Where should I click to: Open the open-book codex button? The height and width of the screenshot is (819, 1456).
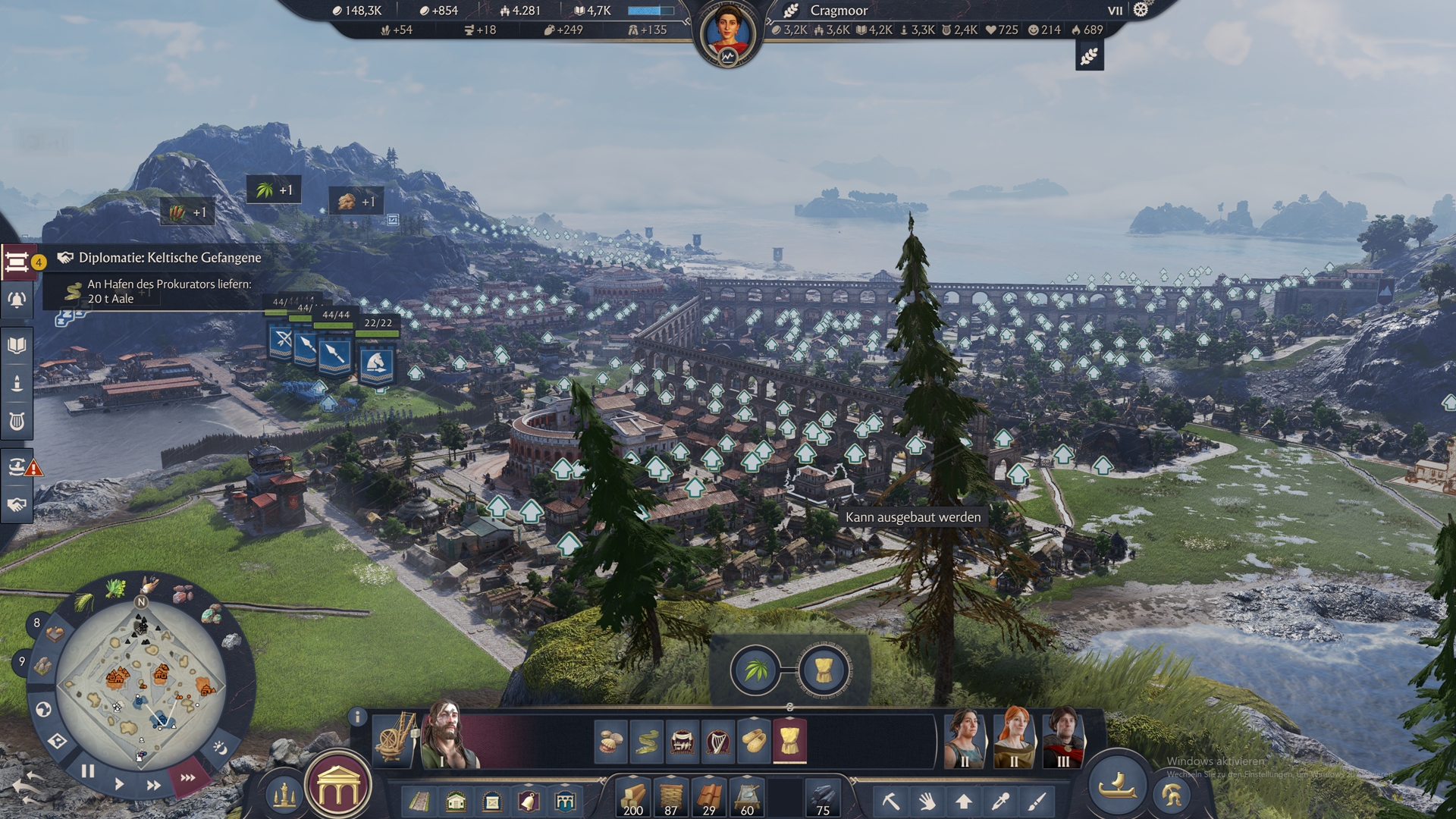(x=17, y=346)
